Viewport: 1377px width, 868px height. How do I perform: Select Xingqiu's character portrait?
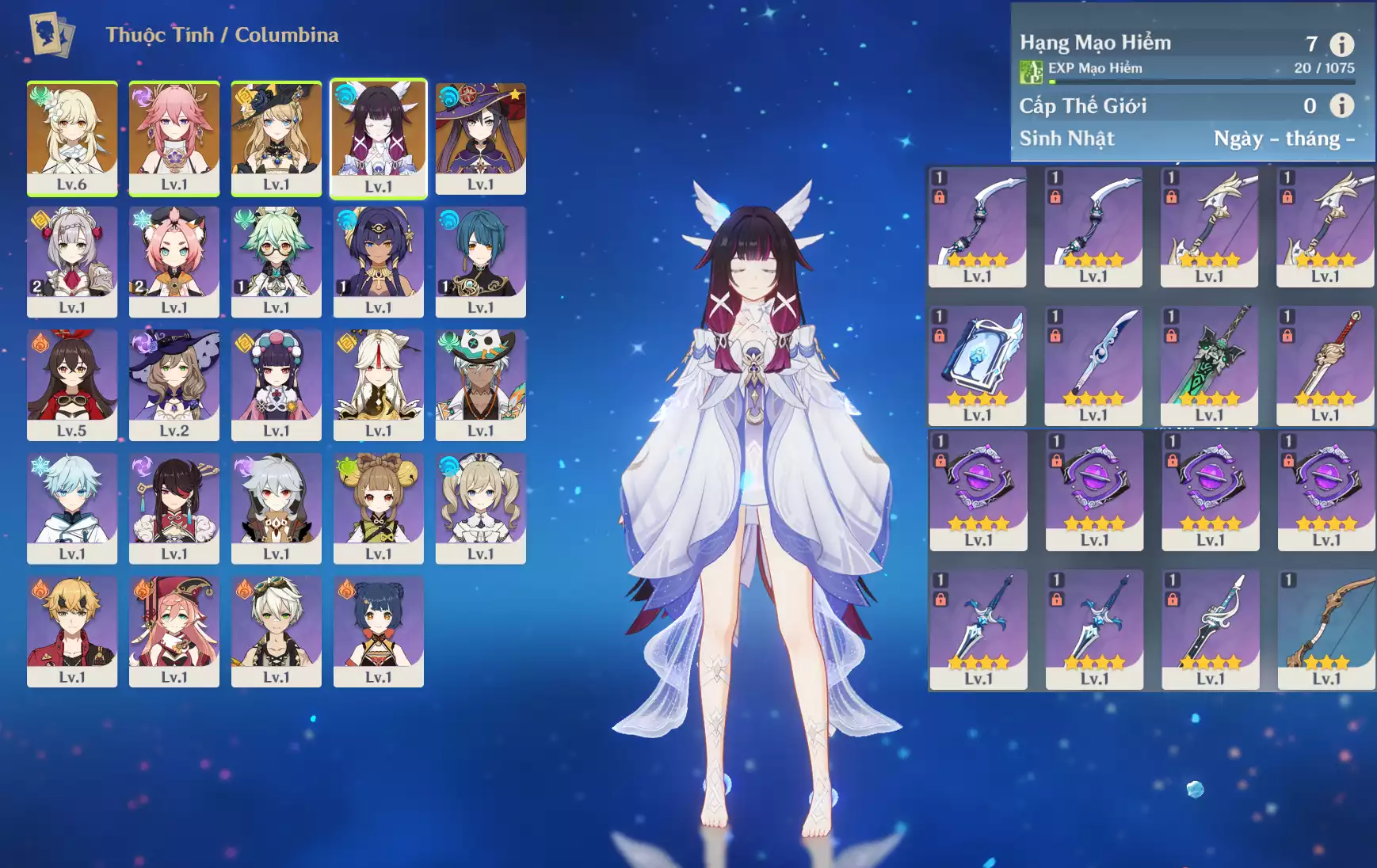481,261
